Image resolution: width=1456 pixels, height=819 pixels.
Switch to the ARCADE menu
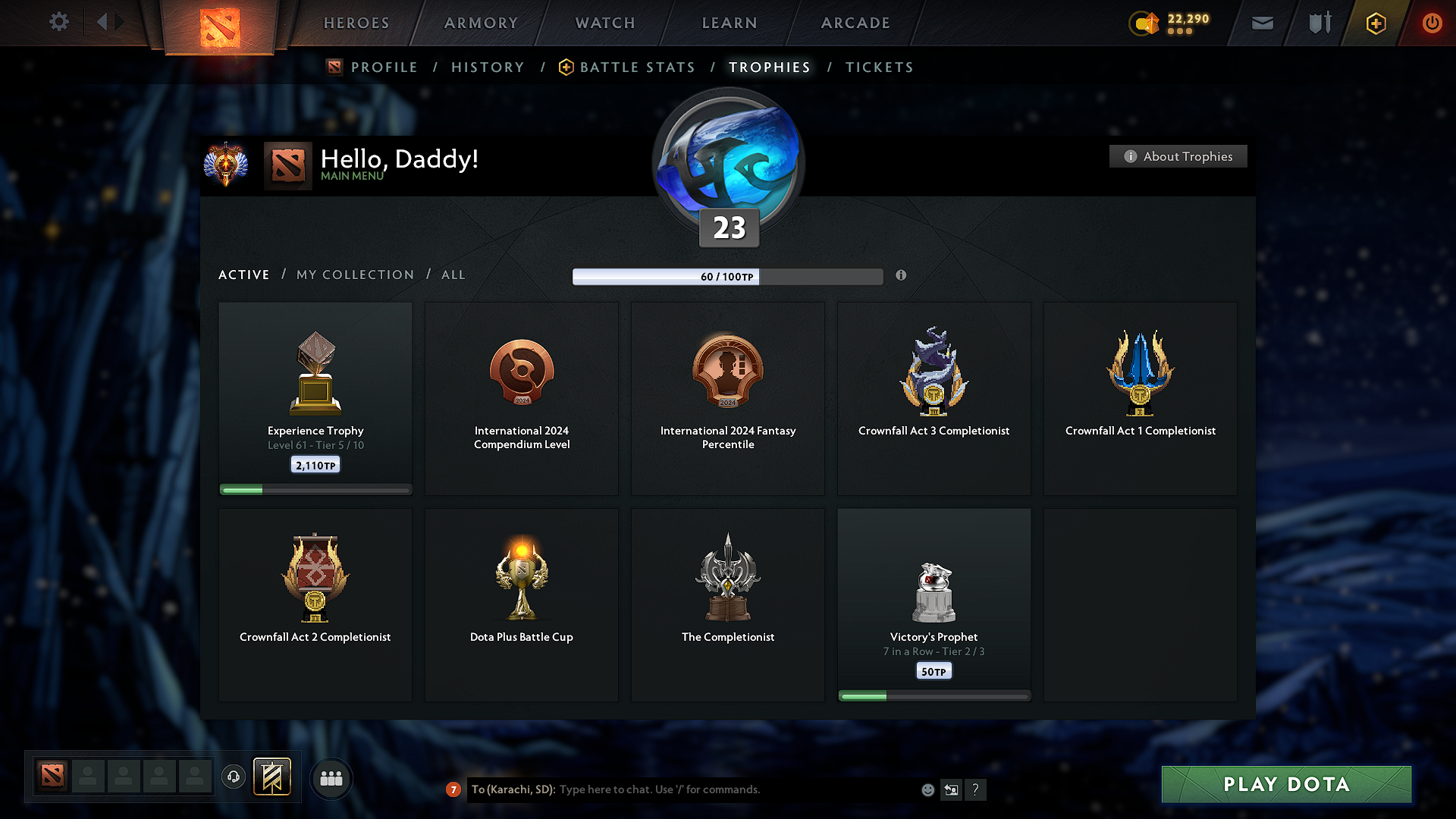tap(855, 23)
